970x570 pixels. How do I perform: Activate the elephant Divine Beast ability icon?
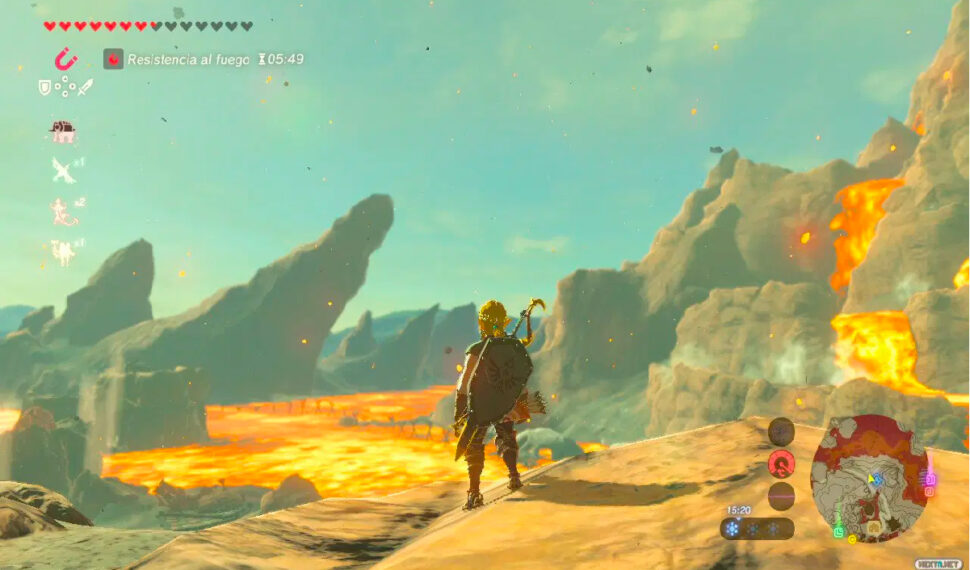63,131
